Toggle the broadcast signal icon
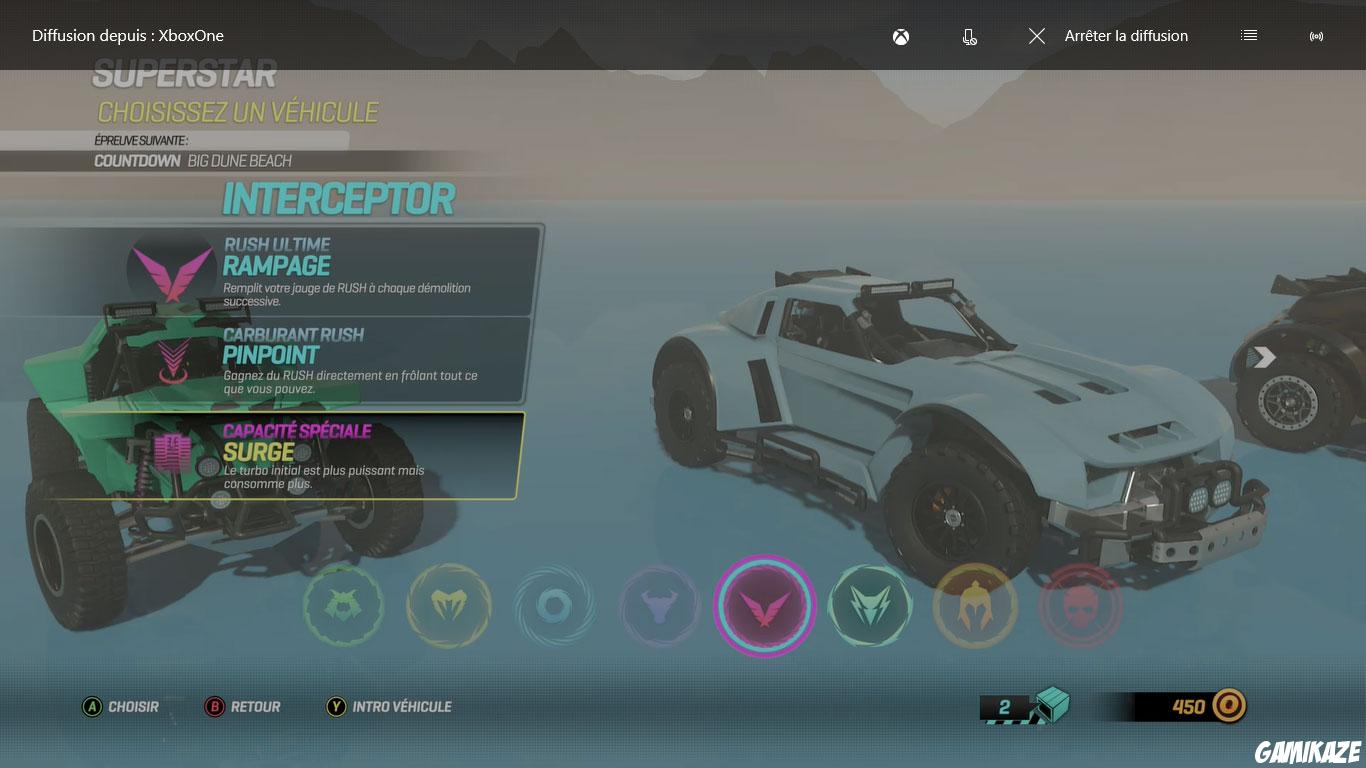Screen dimensions: 1366x768 coord(1316,36)
